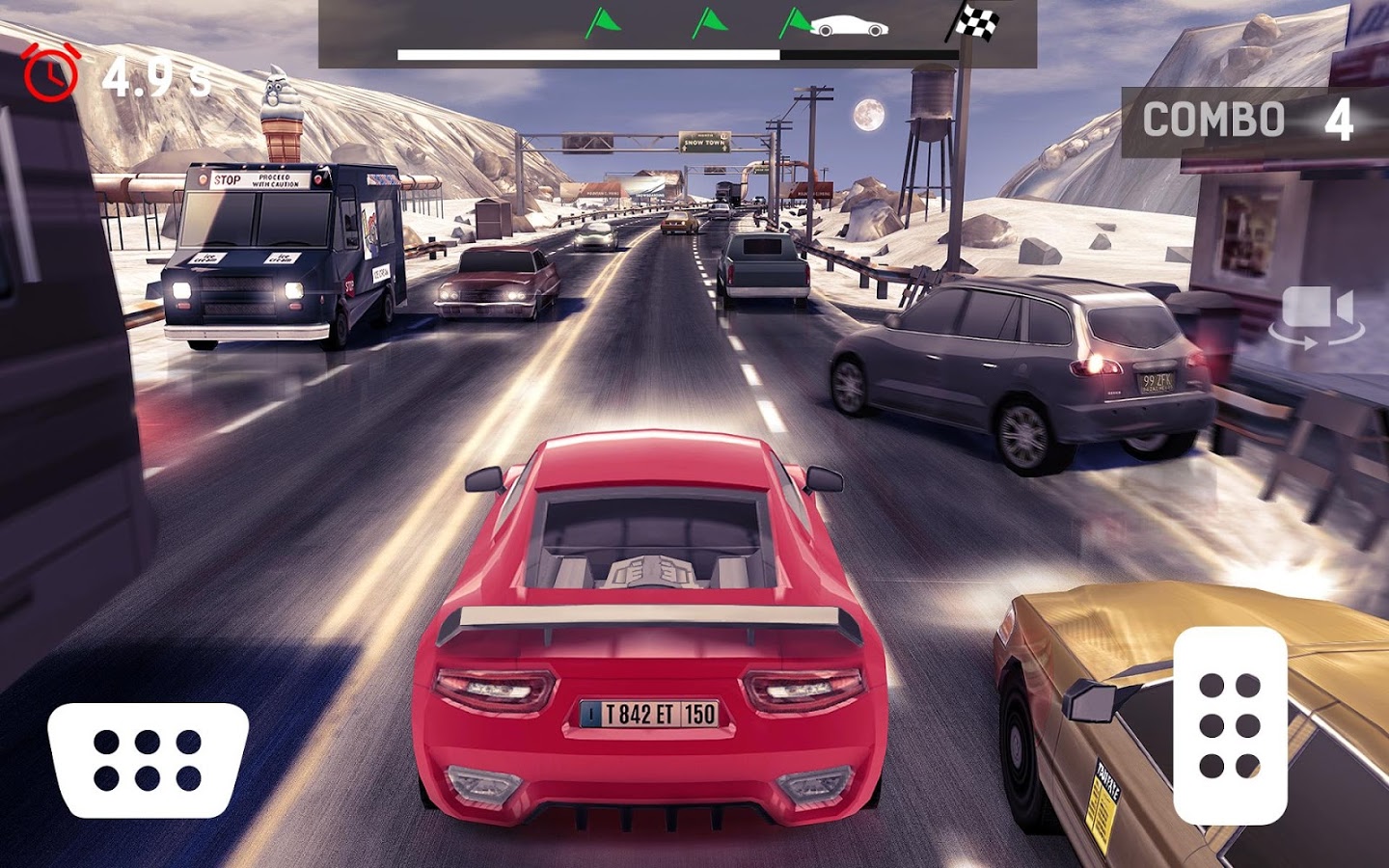Tap the brake pedal button
This screenshot has width=1389, height=868.
click(x=148, y=760)
